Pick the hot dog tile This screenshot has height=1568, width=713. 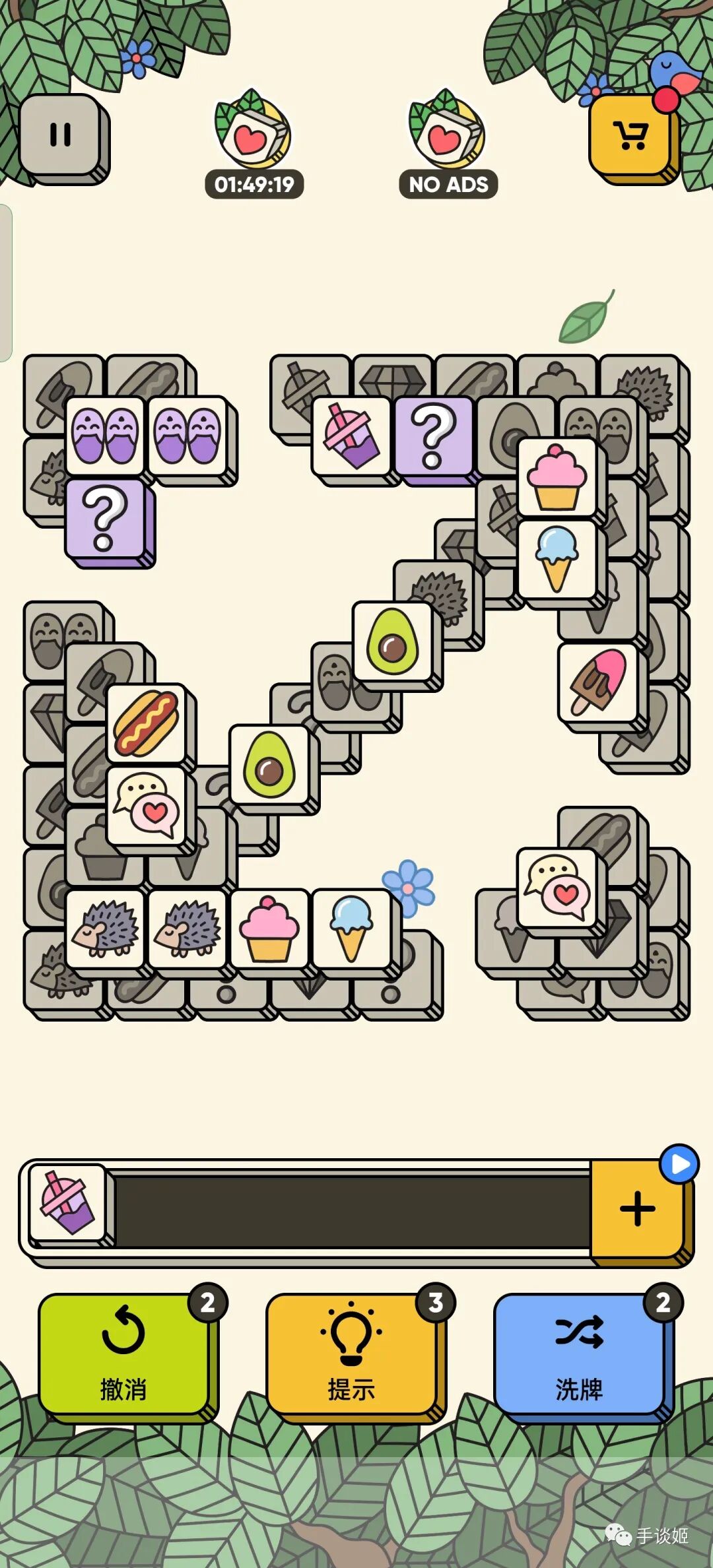[147, 723]
